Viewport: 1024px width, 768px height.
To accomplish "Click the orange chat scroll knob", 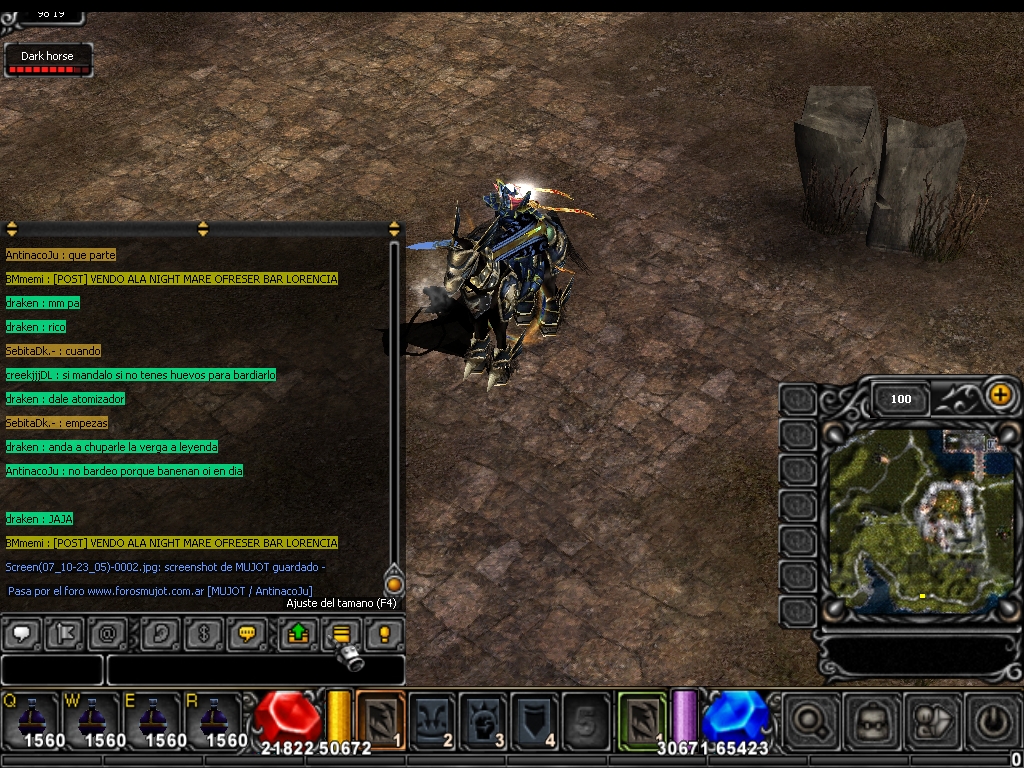I will 394,584.
